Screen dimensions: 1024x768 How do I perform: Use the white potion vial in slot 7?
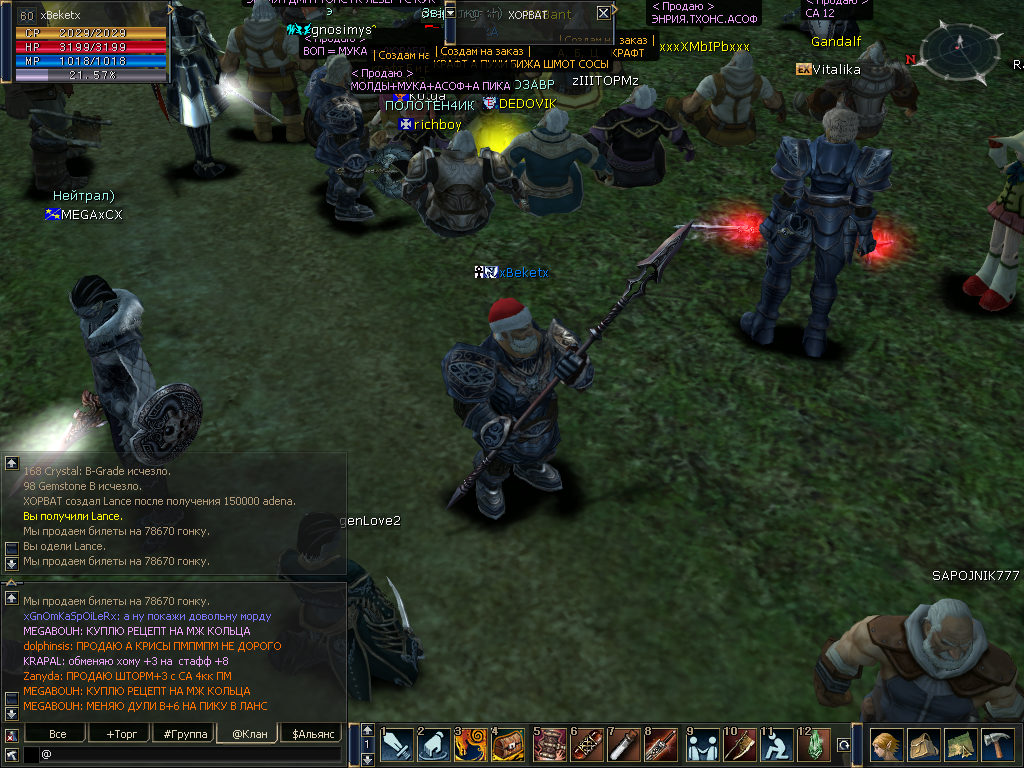click(x=625, y=745)
